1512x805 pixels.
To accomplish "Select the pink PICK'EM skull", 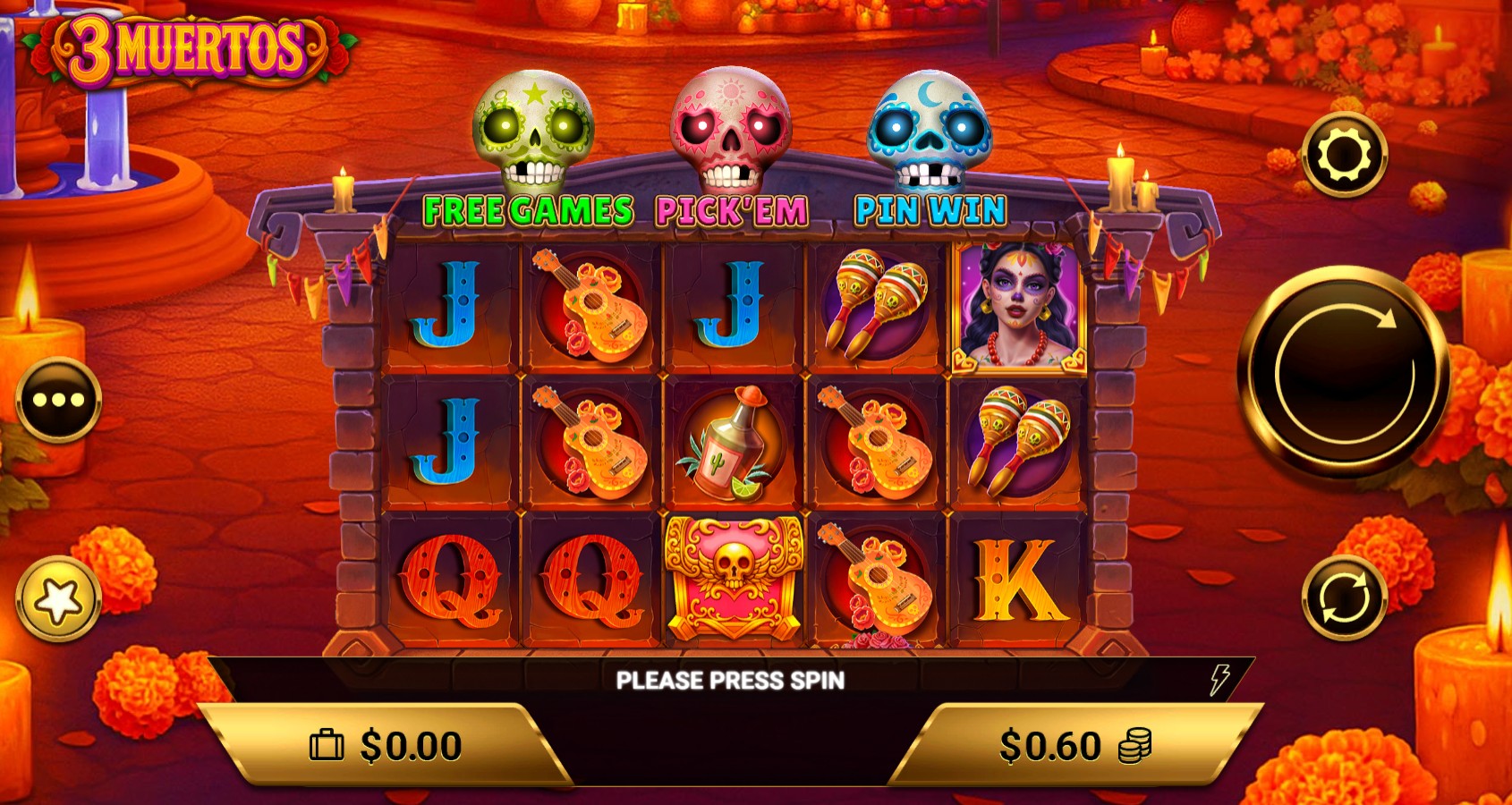I will pyautogui.click(x=730, y=130).
